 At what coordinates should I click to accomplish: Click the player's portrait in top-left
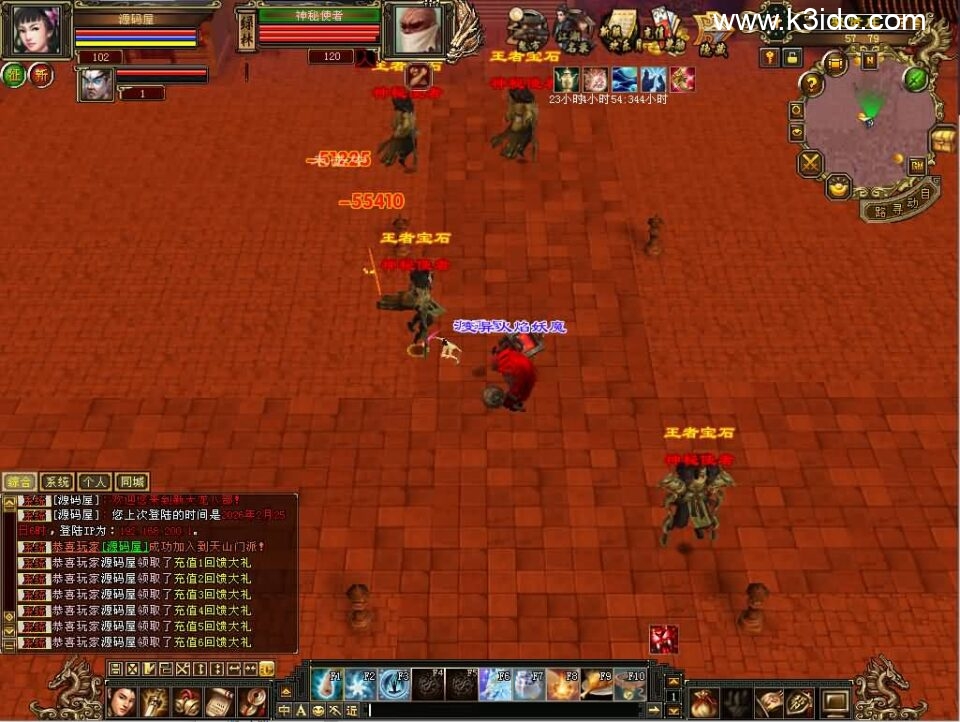click(x=37, y=30)
